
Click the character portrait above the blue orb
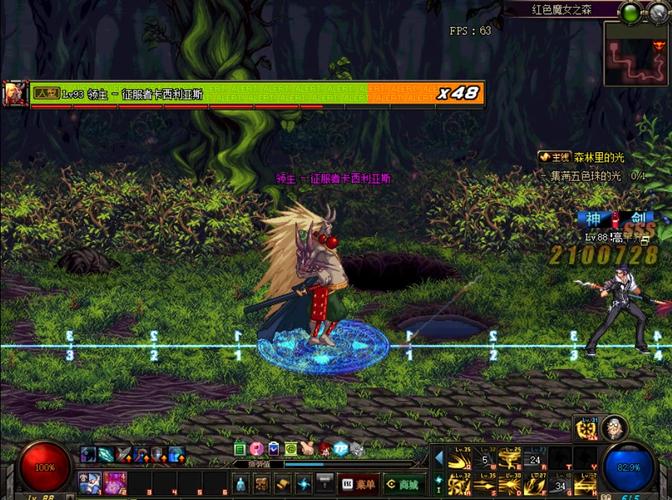tap(614, 428)
